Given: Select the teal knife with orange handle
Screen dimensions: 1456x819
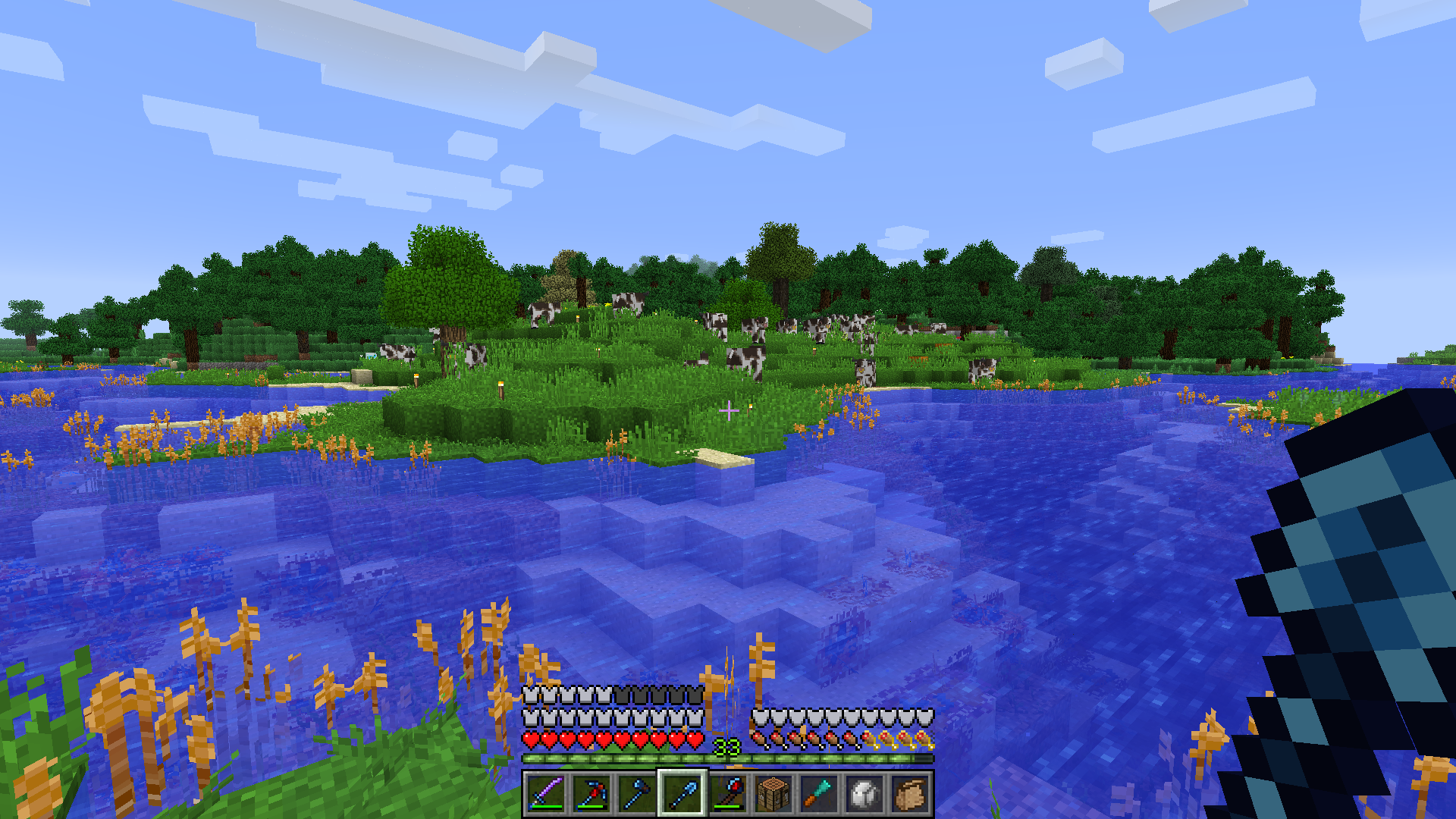Looking at the screenshot, I should point(819,794).
